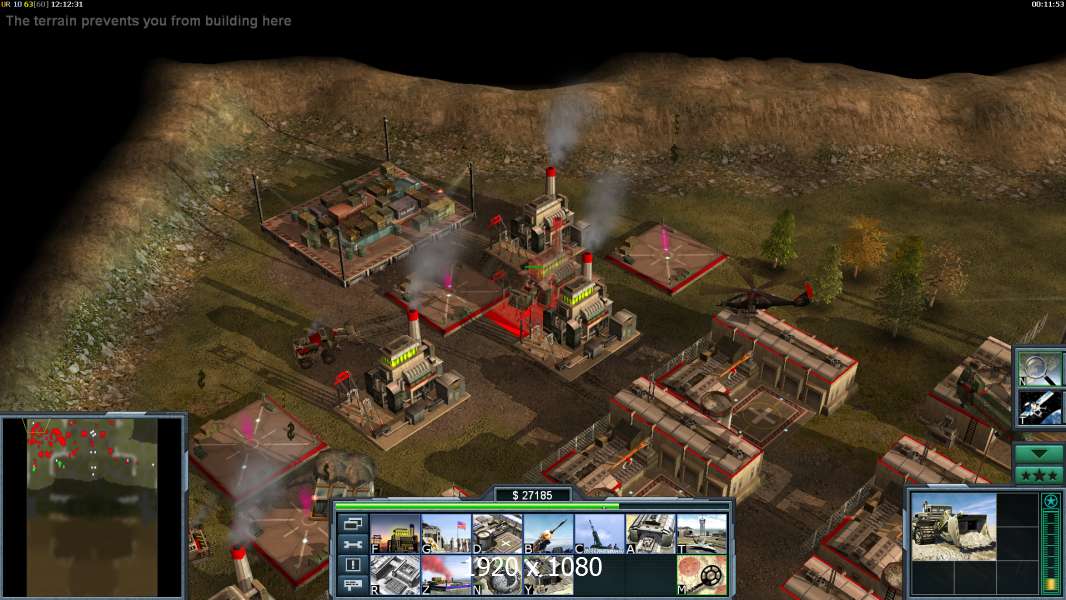Select the dome structure build icon marked N
The height and width of the screenshot is (600, 1066).
[497, 575]
